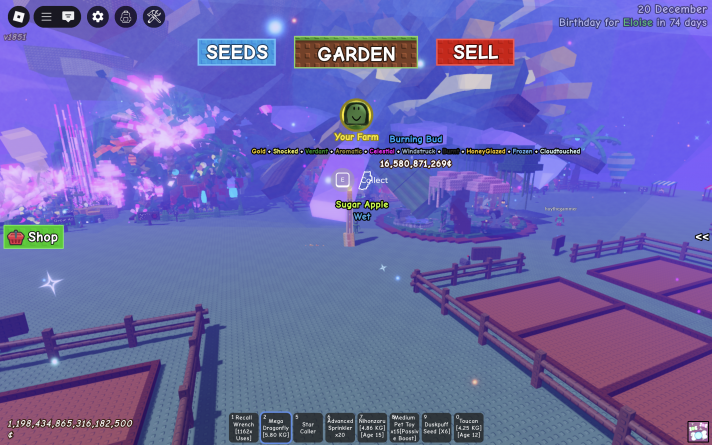Open the hammer and wrench tools icon
The width and height of the screenshot is (712, 445).
click(x=154, y=17)
